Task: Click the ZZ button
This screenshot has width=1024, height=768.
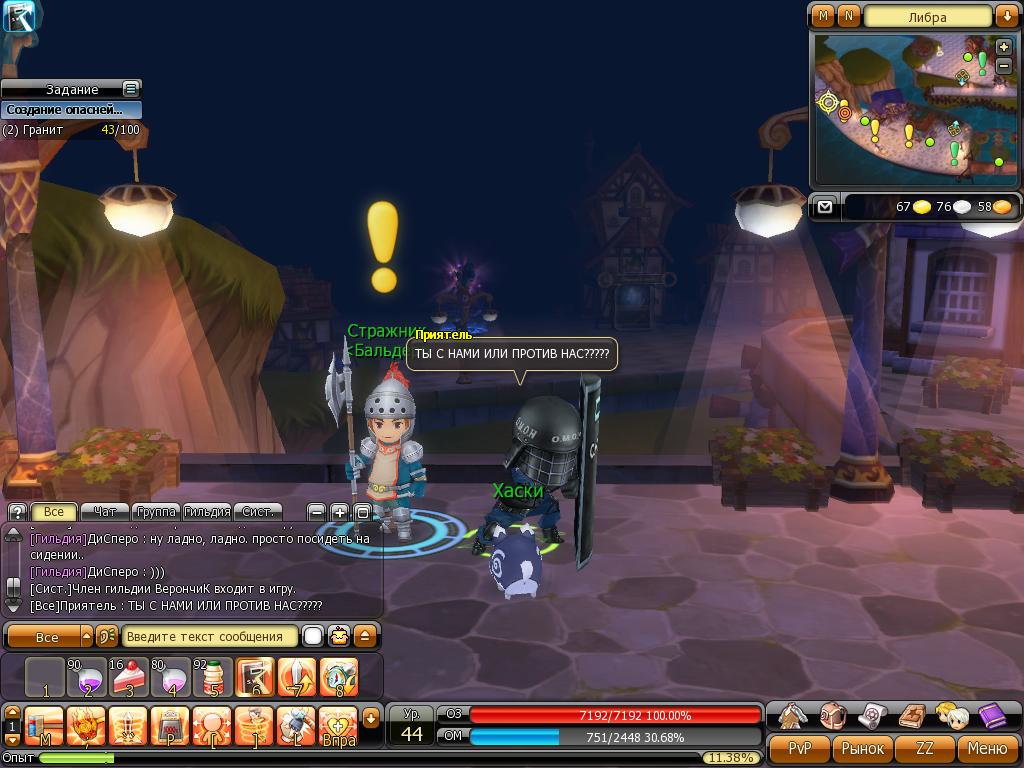Action: point(925,748)
